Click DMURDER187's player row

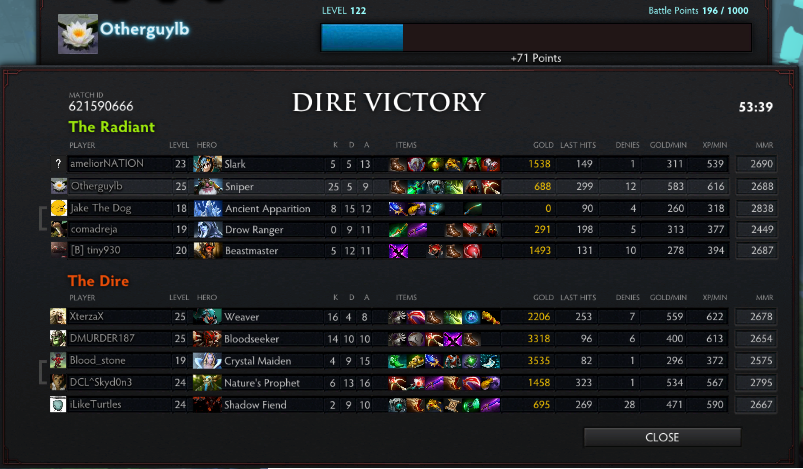click(103, 338)
